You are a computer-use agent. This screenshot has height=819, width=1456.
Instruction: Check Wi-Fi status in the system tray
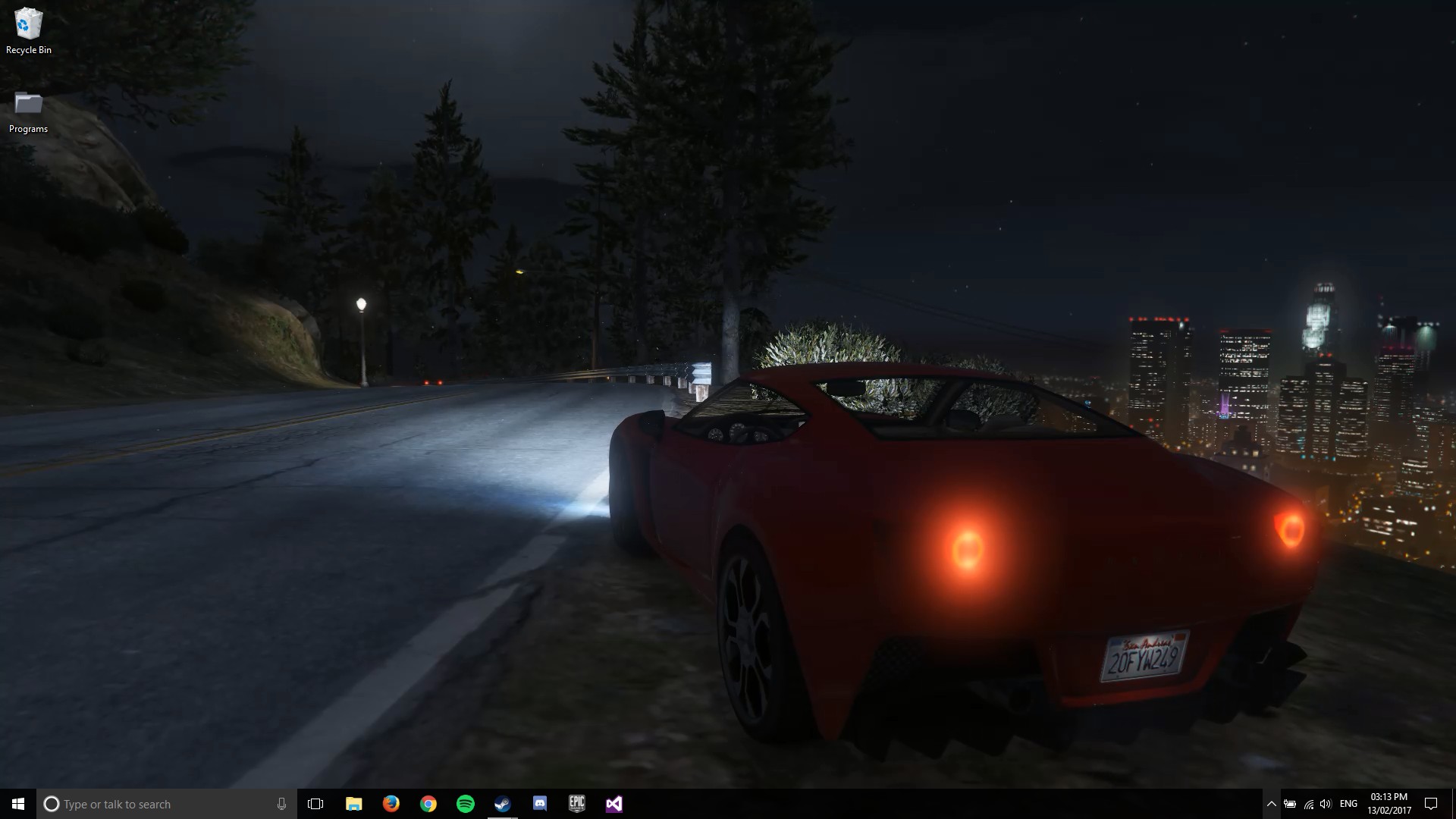1309,803
